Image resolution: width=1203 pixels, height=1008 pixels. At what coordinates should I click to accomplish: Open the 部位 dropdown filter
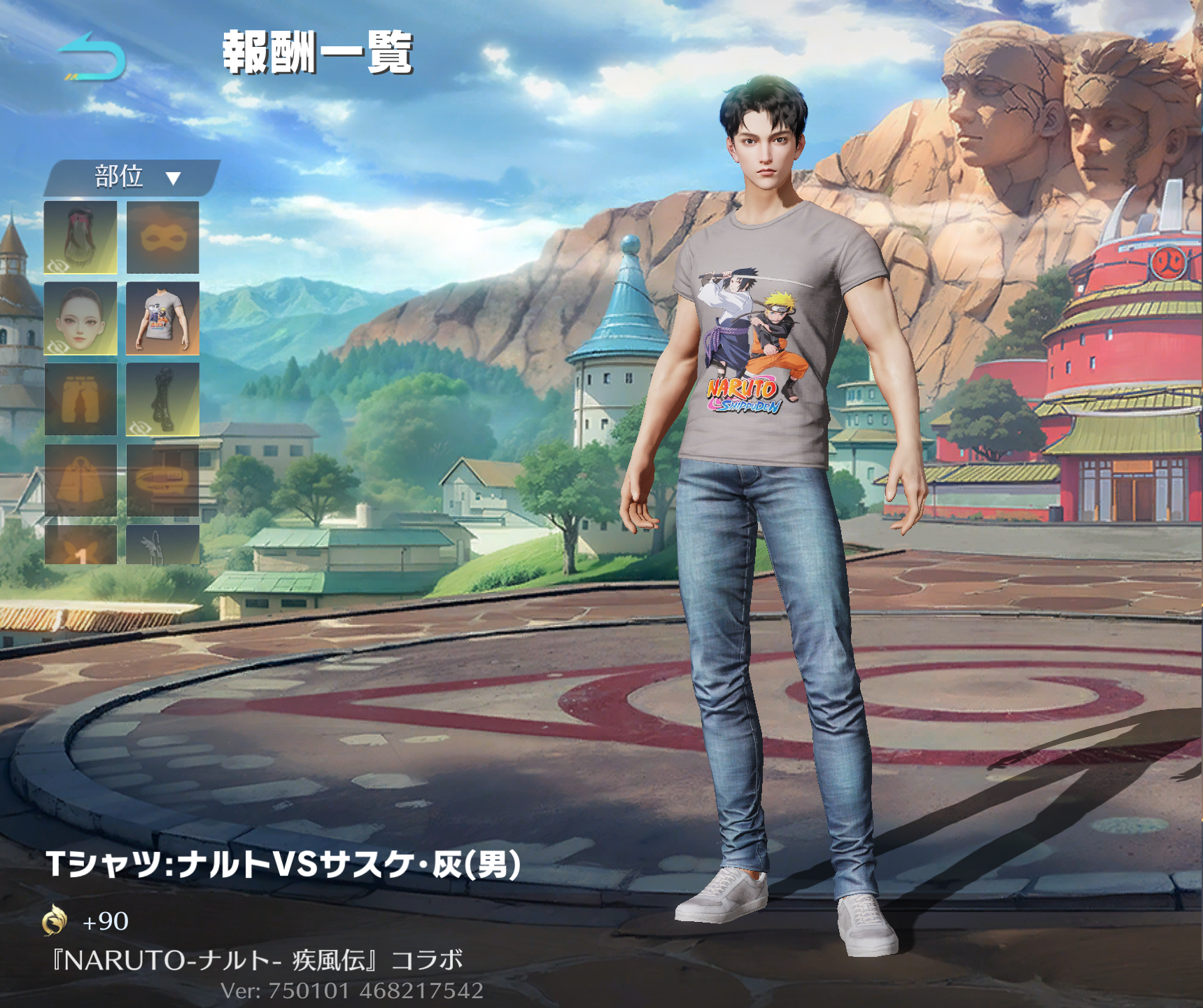click(133, 177)
